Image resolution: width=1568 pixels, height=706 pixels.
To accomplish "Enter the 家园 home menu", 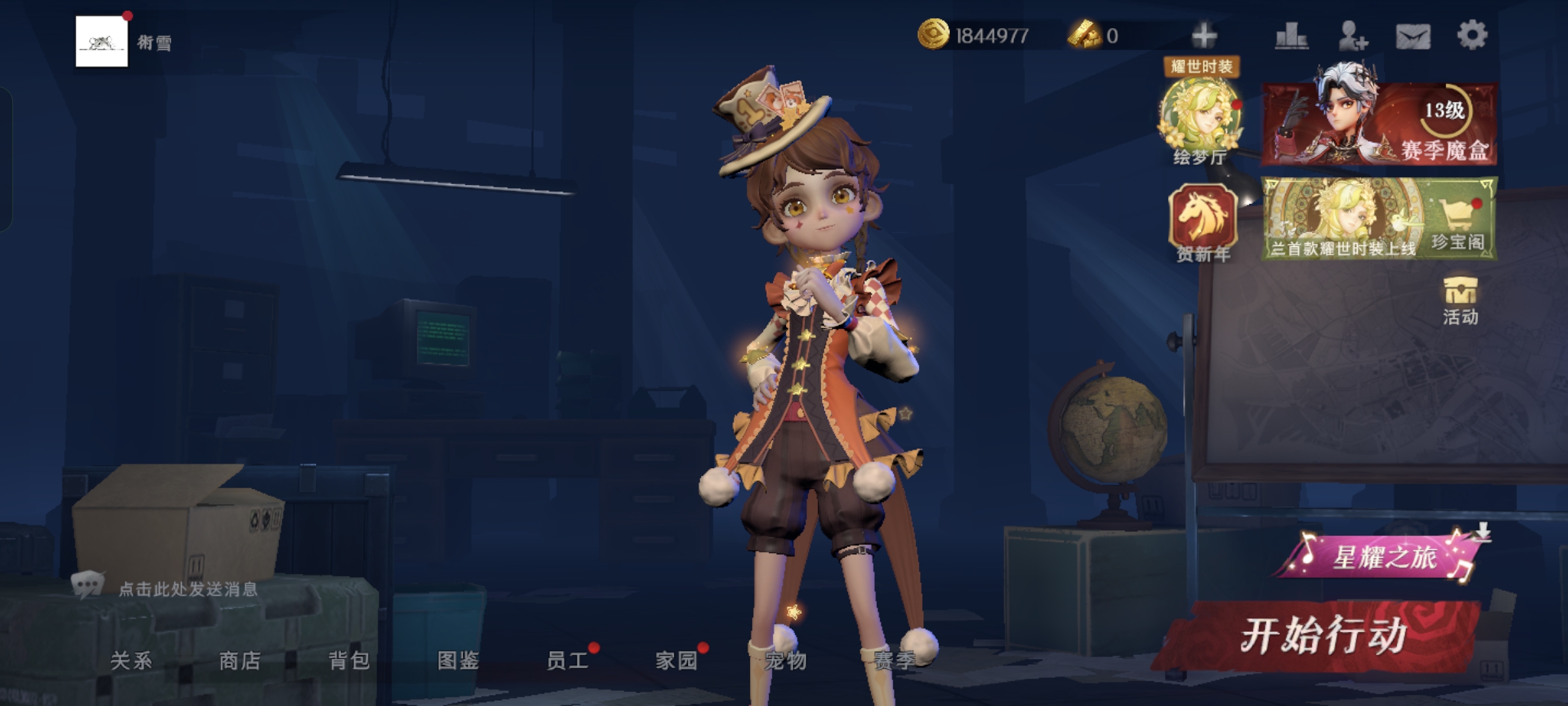I will (676, 660).
